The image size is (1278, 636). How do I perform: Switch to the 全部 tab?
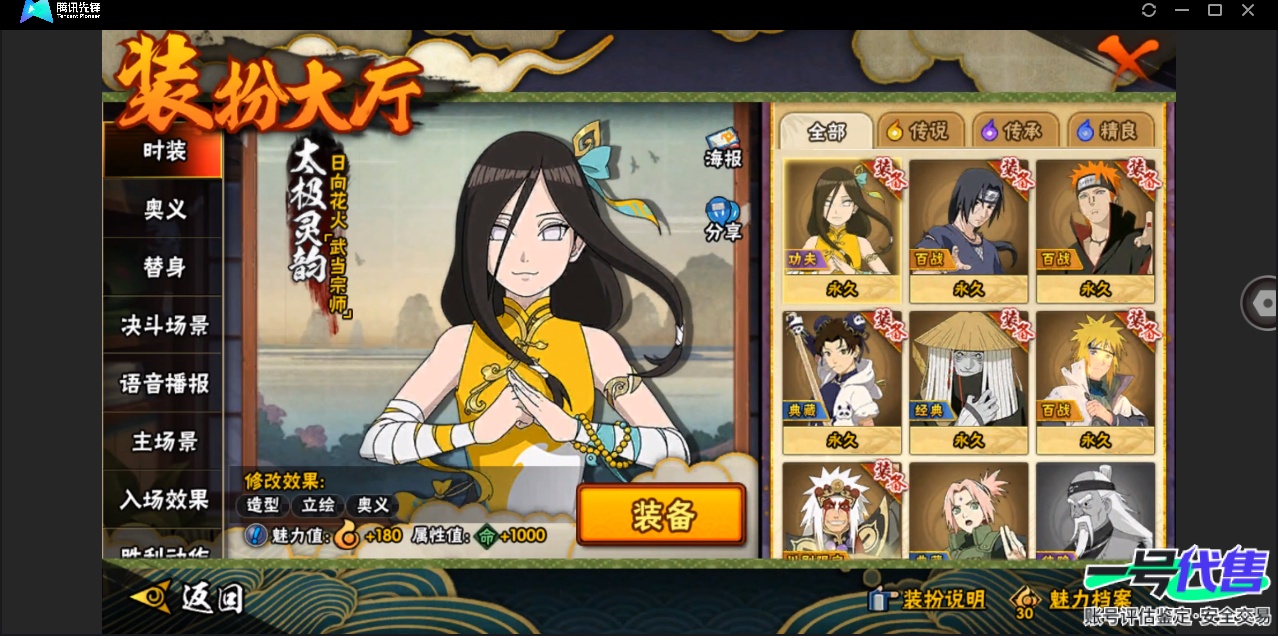coord(826,131)
